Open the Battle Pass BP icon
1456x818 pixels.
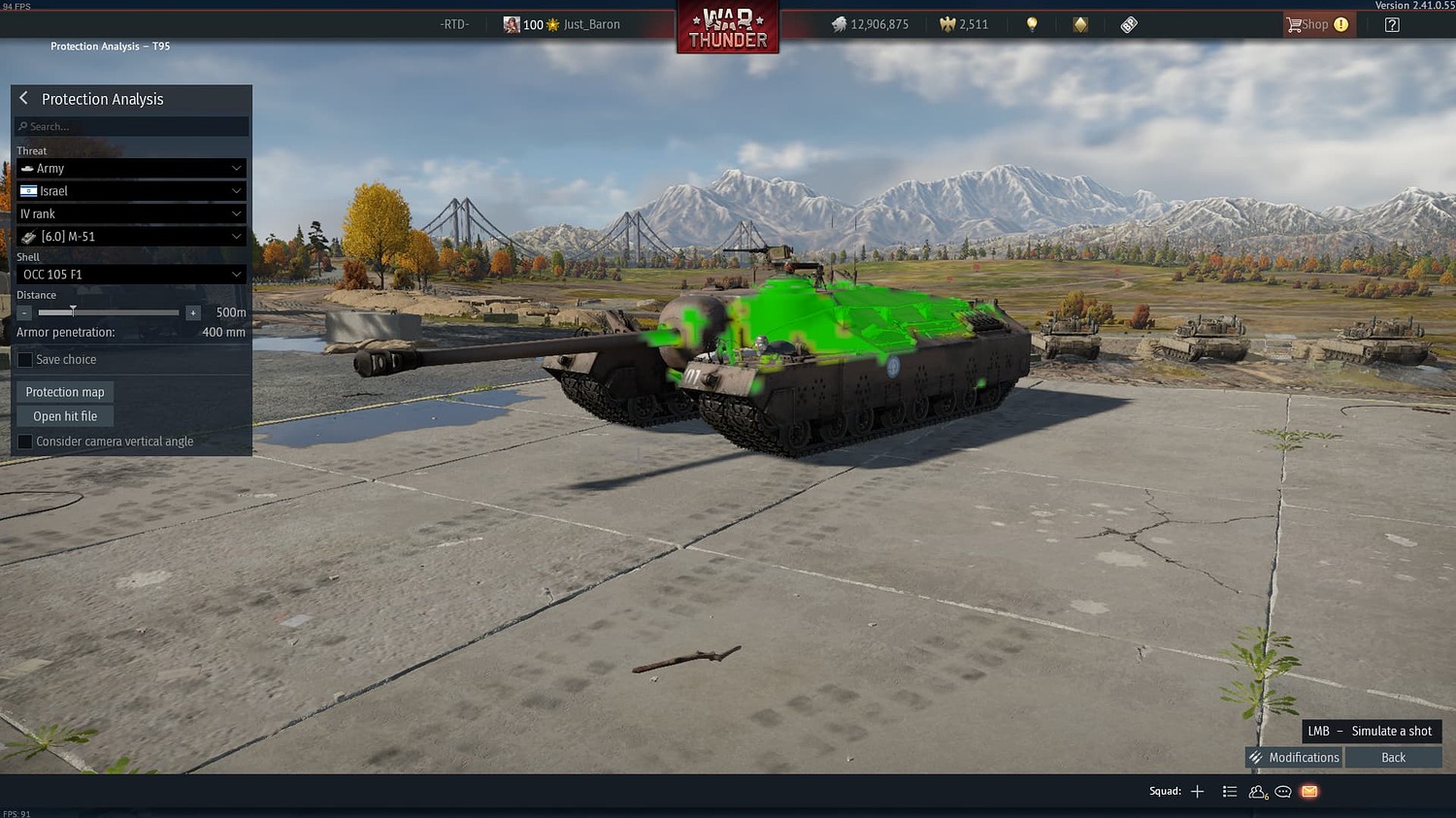(x=1128, y=23)
